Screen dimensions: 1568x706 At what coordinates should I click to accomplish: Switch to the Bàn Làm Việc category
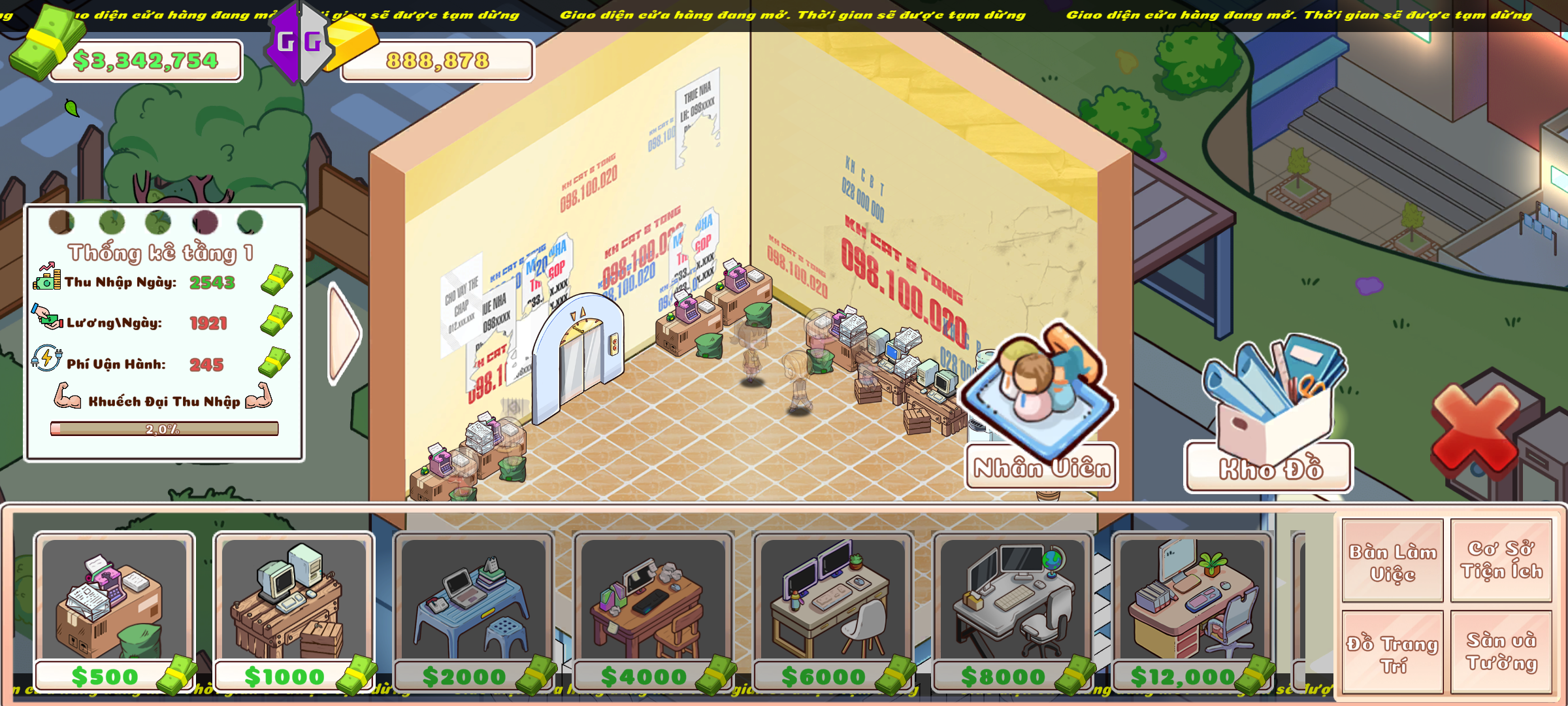pyautogui.click(x=1392, y=562)
